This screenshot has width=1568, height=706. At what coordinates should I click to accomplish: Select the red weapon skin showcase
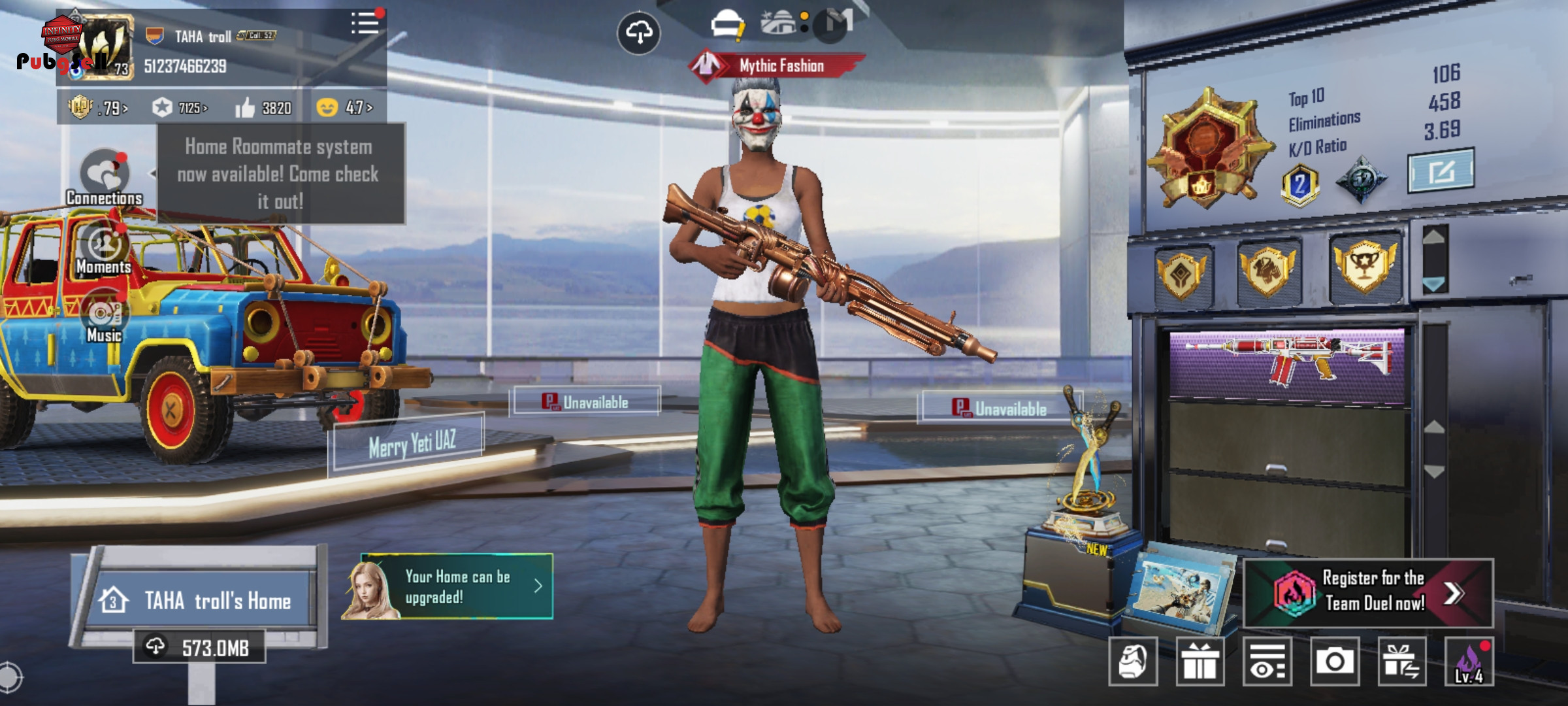click(x=1286, y=363)
